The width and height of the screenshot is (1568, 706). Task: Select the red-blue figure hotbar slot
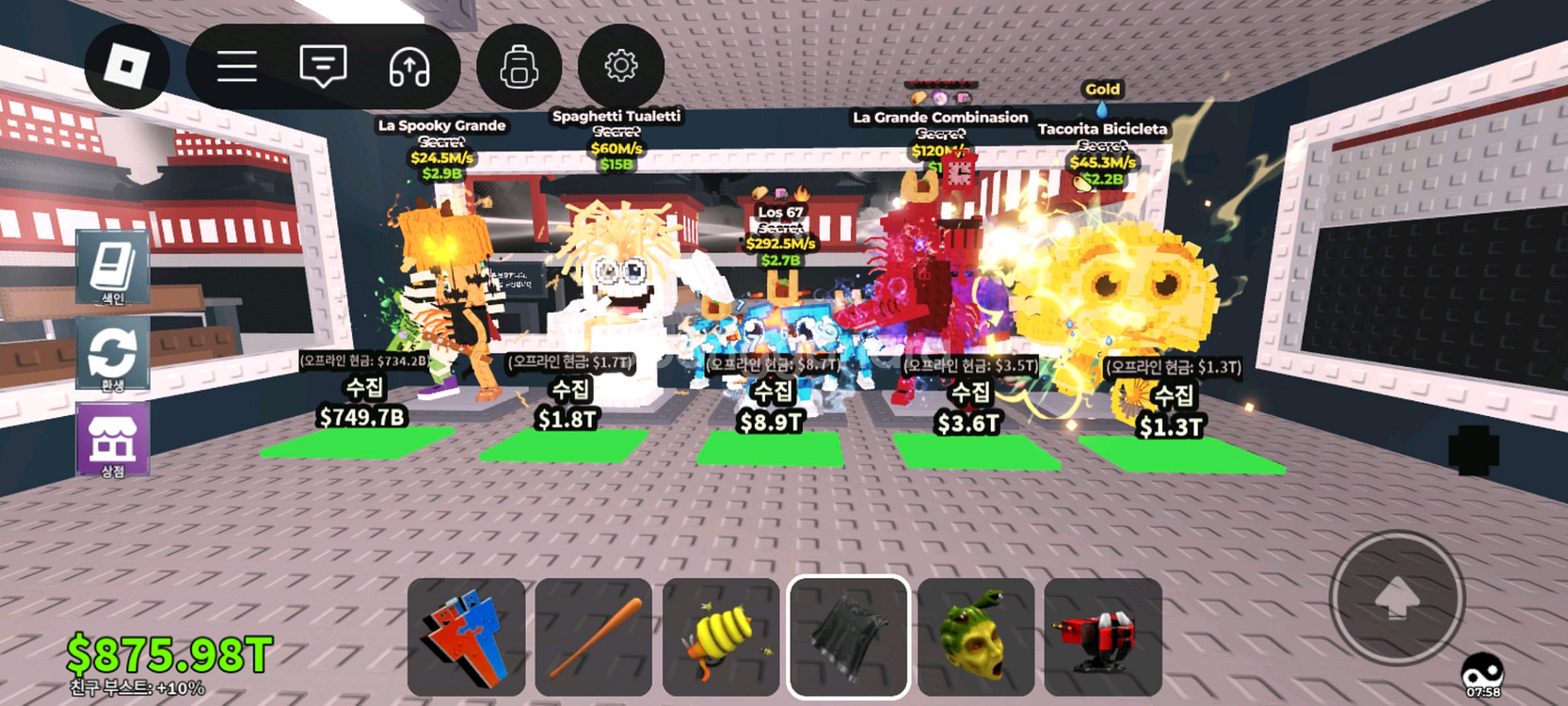467,636
